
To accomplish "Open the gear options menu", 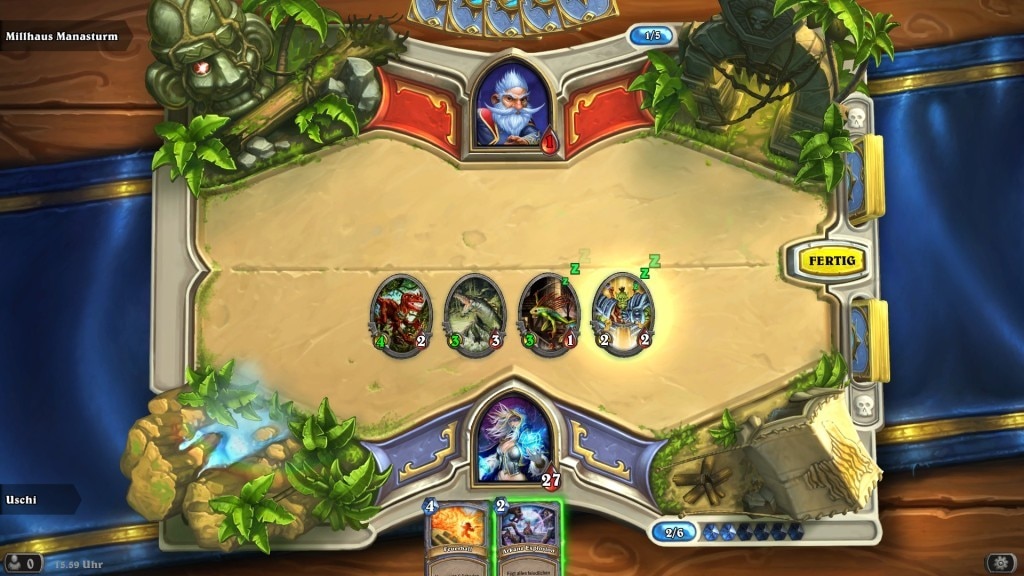I will [1000, 563].
